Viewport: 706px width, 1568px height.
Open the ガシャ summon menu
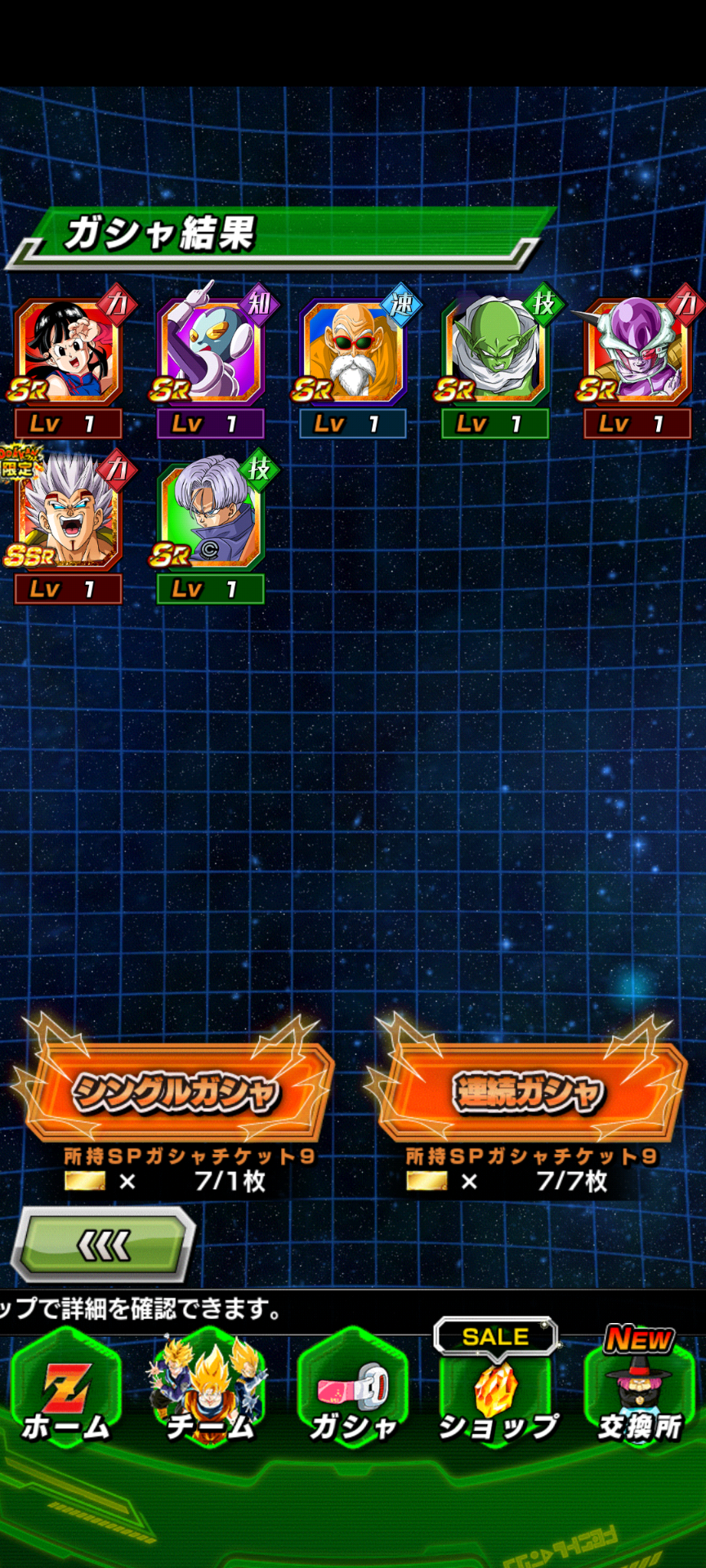pos(353,1398)
